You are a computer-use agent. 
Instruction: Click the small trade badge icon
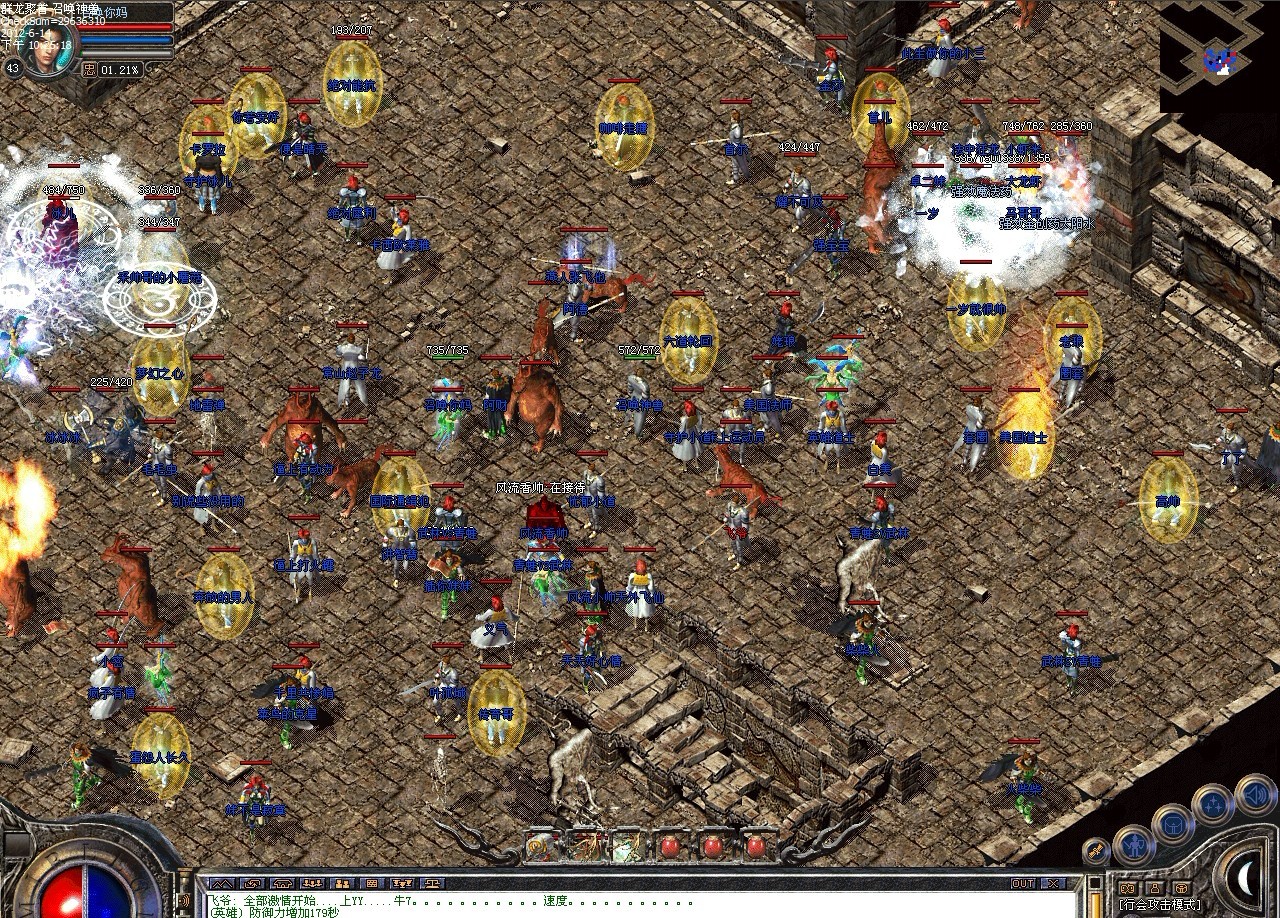coord(1095,850)
